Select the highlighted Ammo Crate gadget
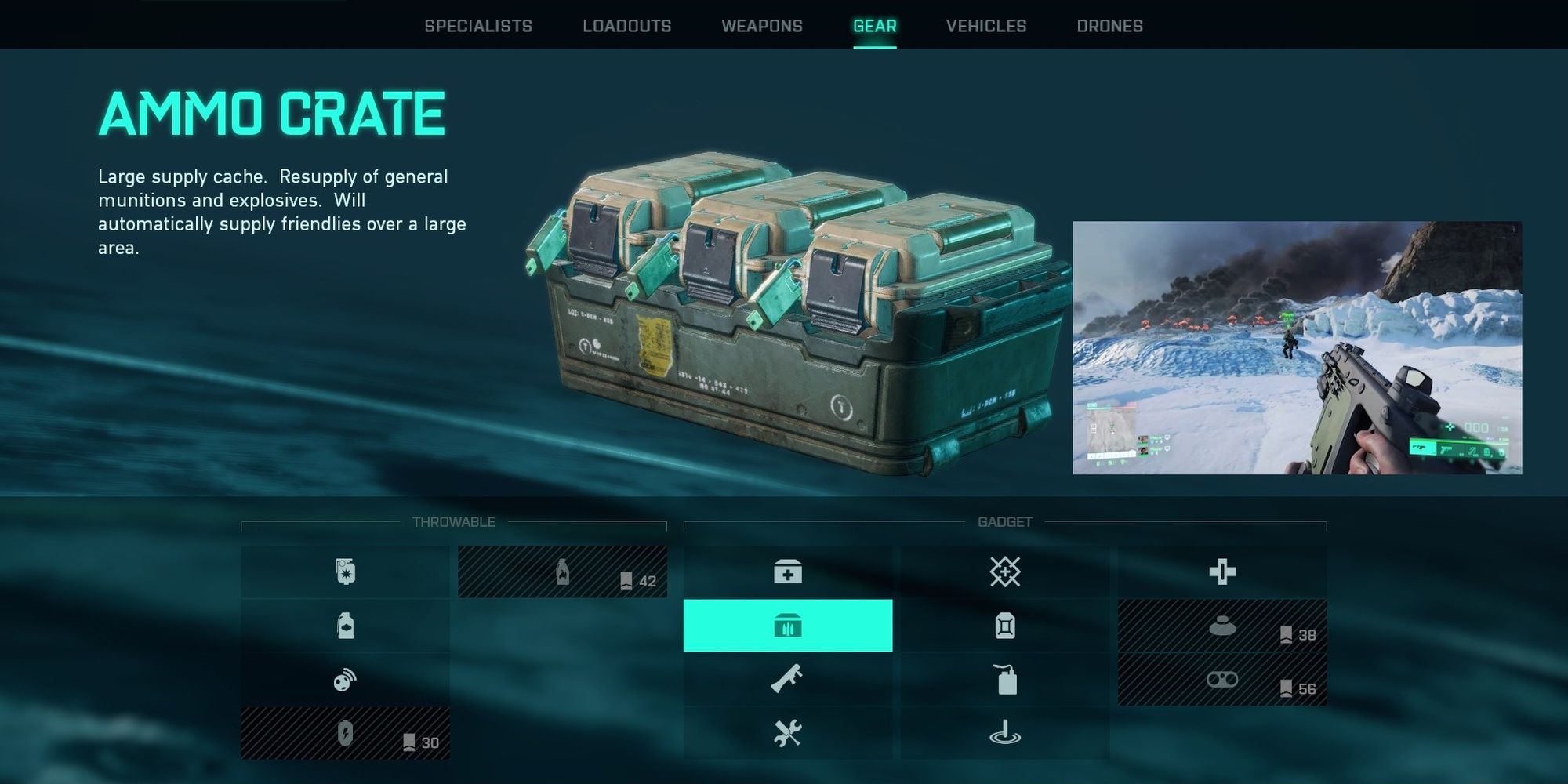1568x784 pixels. (787, 626)
